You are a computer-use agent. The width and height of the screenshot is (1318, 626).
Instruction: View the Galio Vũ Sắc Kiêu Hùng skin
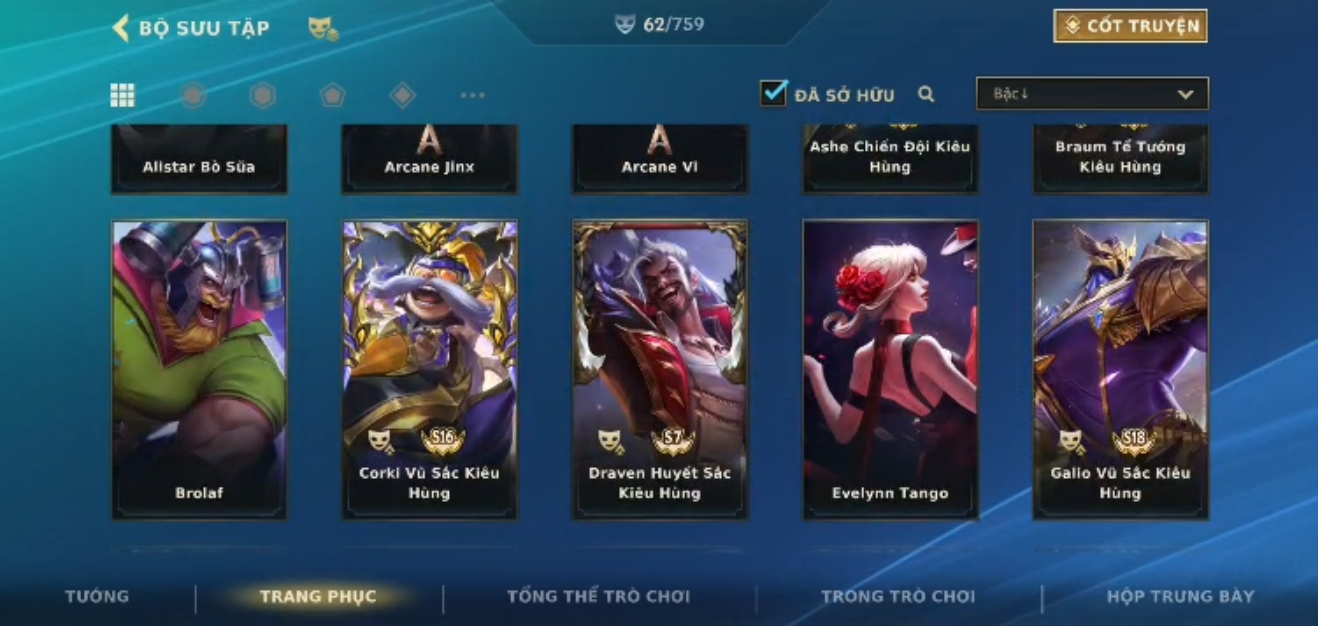[x=1120, y=369]
